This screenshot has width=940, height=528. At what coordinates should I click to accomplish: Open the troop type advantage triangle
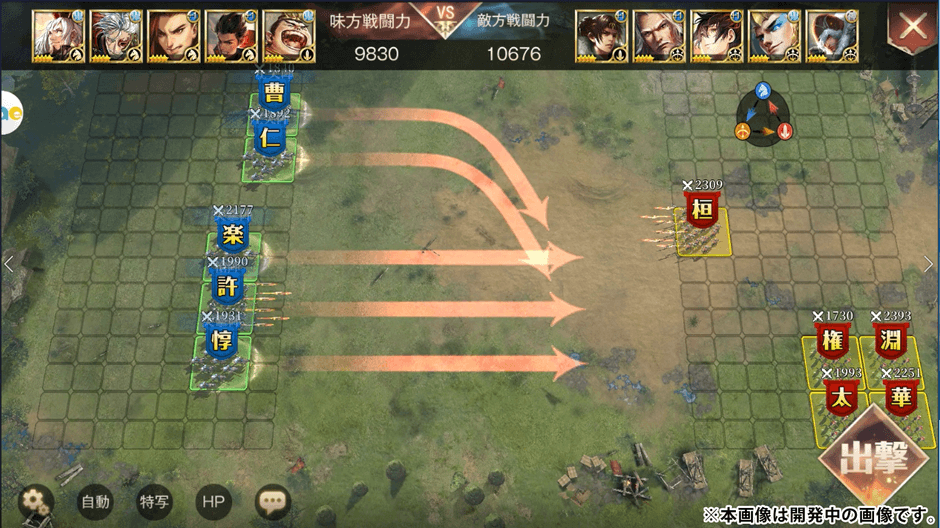[763, 114]
